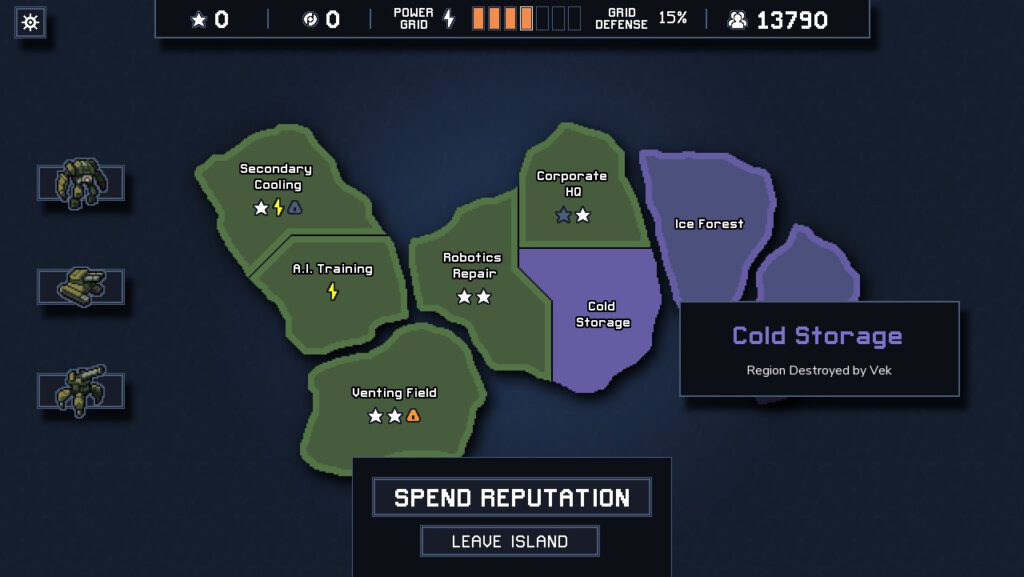Select the artillery mech portrait
1024x577 pixels.
pyautogui.click(x=81, y=390)
